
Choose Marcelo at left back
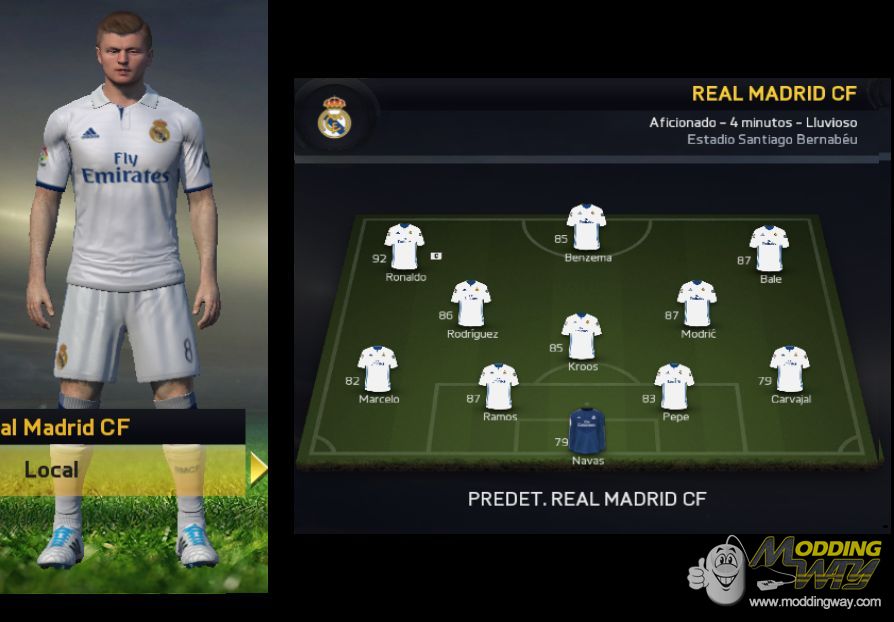[x=378, y=369]
